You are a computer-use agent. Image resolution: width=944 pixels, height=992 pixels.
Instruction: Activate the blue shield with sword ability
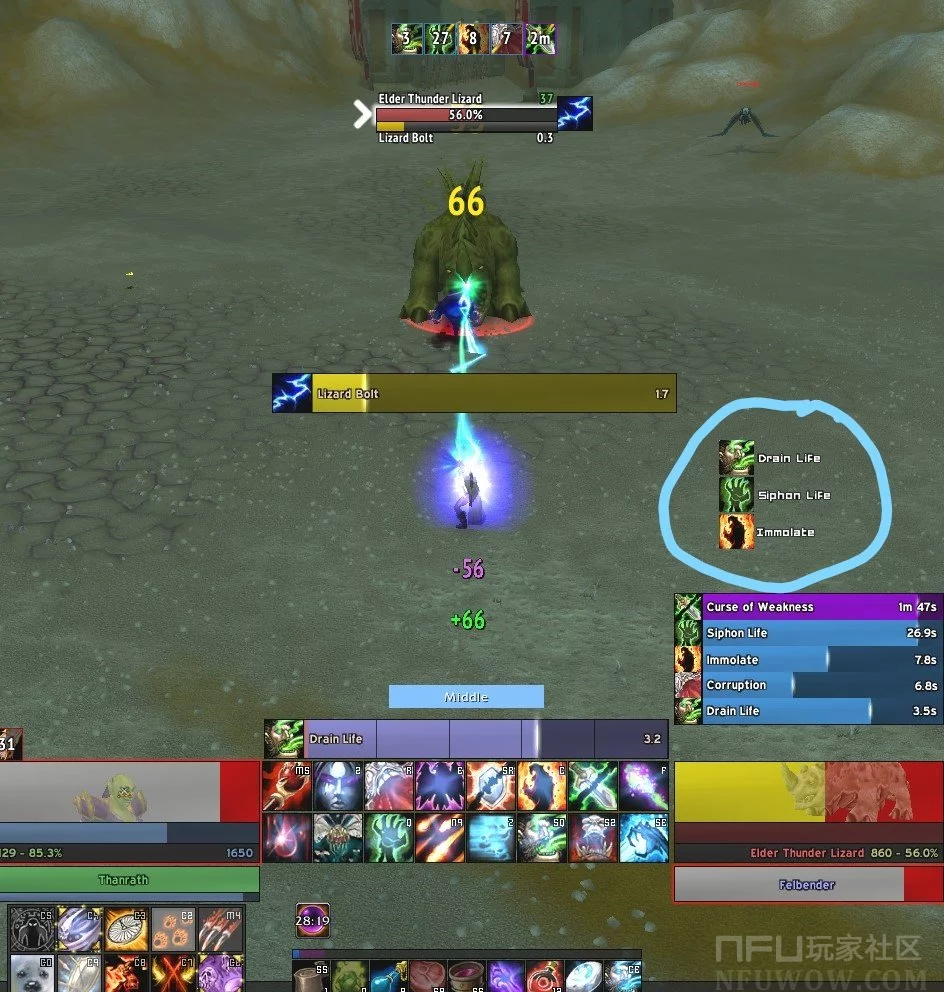click(491, 786)
